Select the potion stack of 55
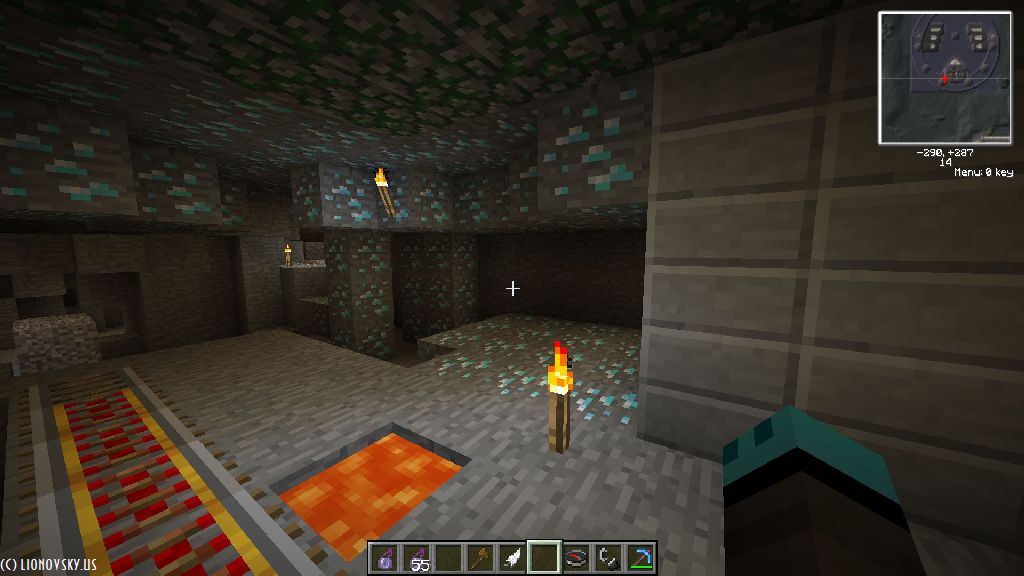Screen dimensions: 1024x576 pyautogui.click(x=417, y=558)
